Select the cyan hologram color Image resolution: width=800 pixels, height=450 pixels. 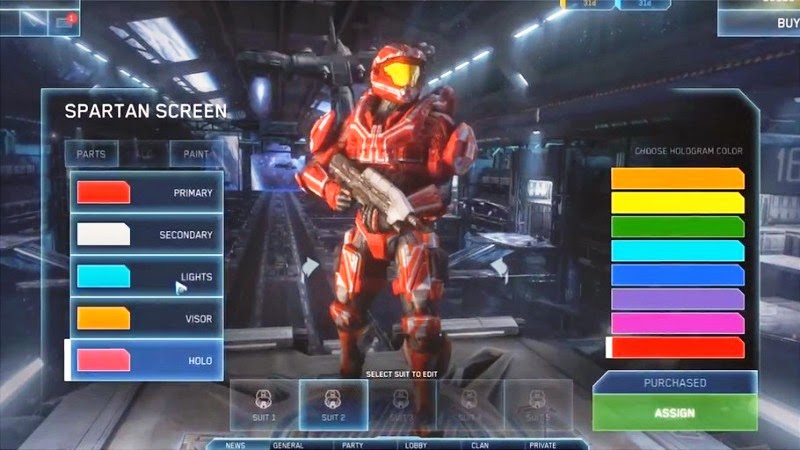(x=677, y=251)
